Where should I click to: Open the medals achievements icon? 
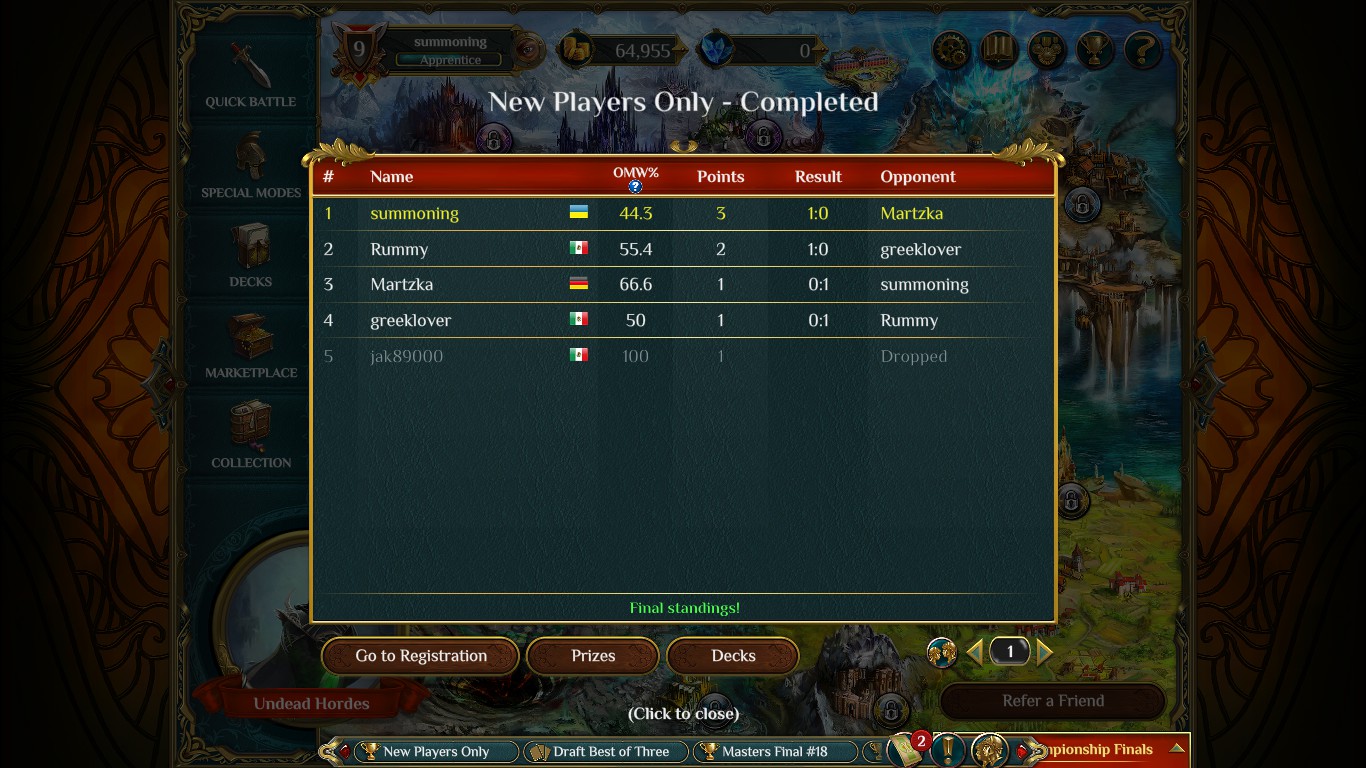click(1046, 50)
